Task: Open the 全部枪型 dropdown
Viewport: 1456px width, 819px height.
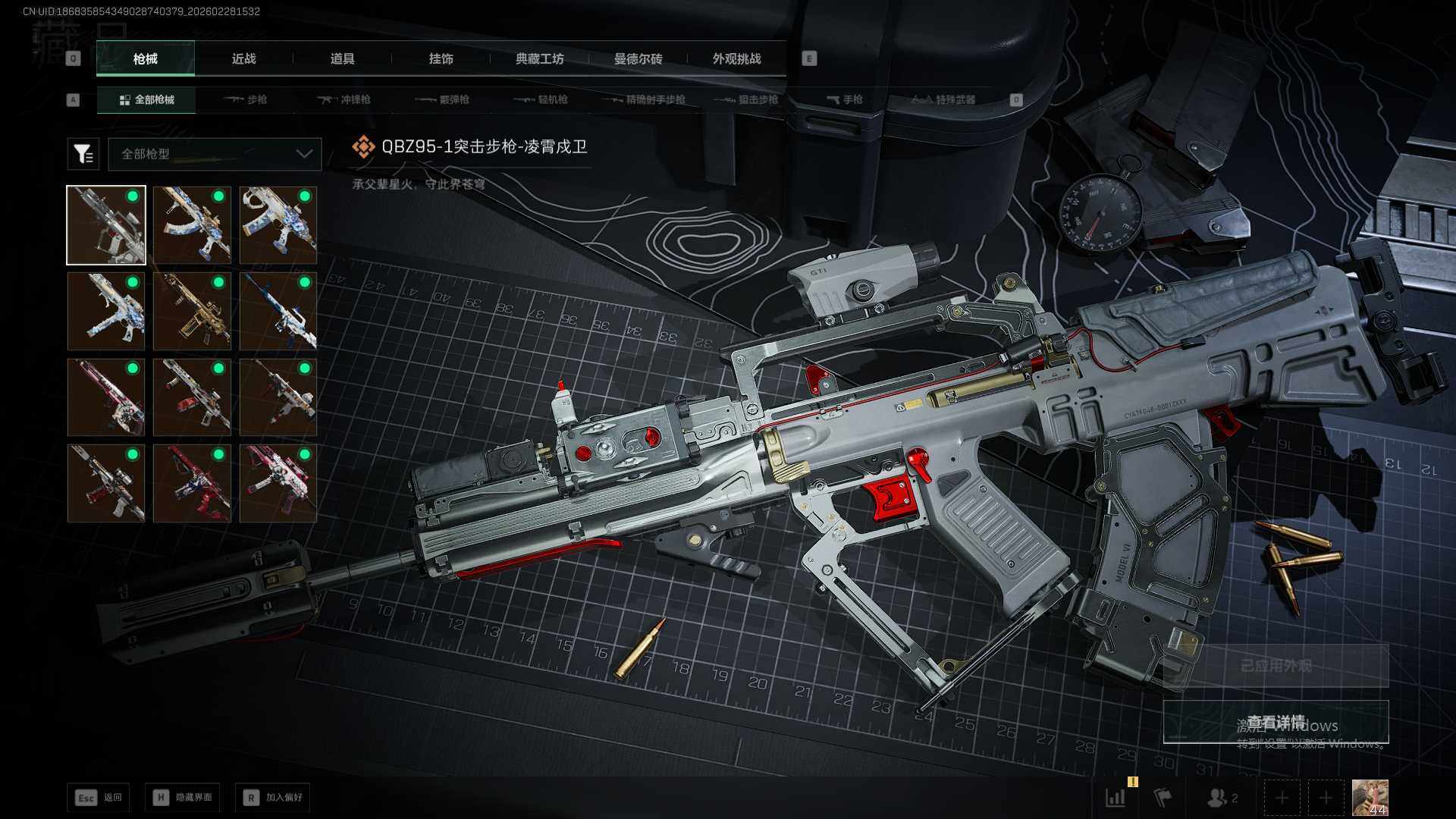Action: pyautogui.click(x=215, y=154)
